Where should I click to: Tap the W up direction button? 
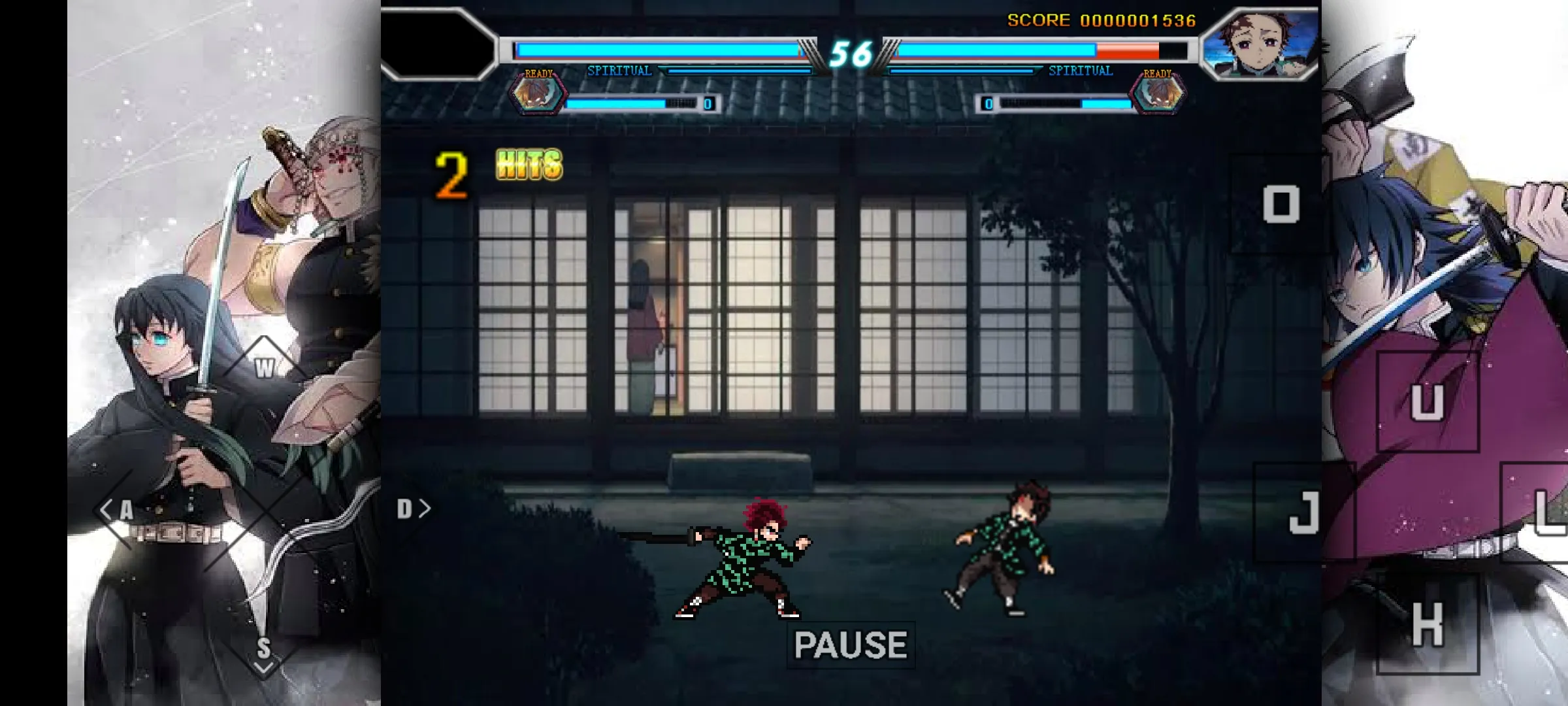point(264,367)
